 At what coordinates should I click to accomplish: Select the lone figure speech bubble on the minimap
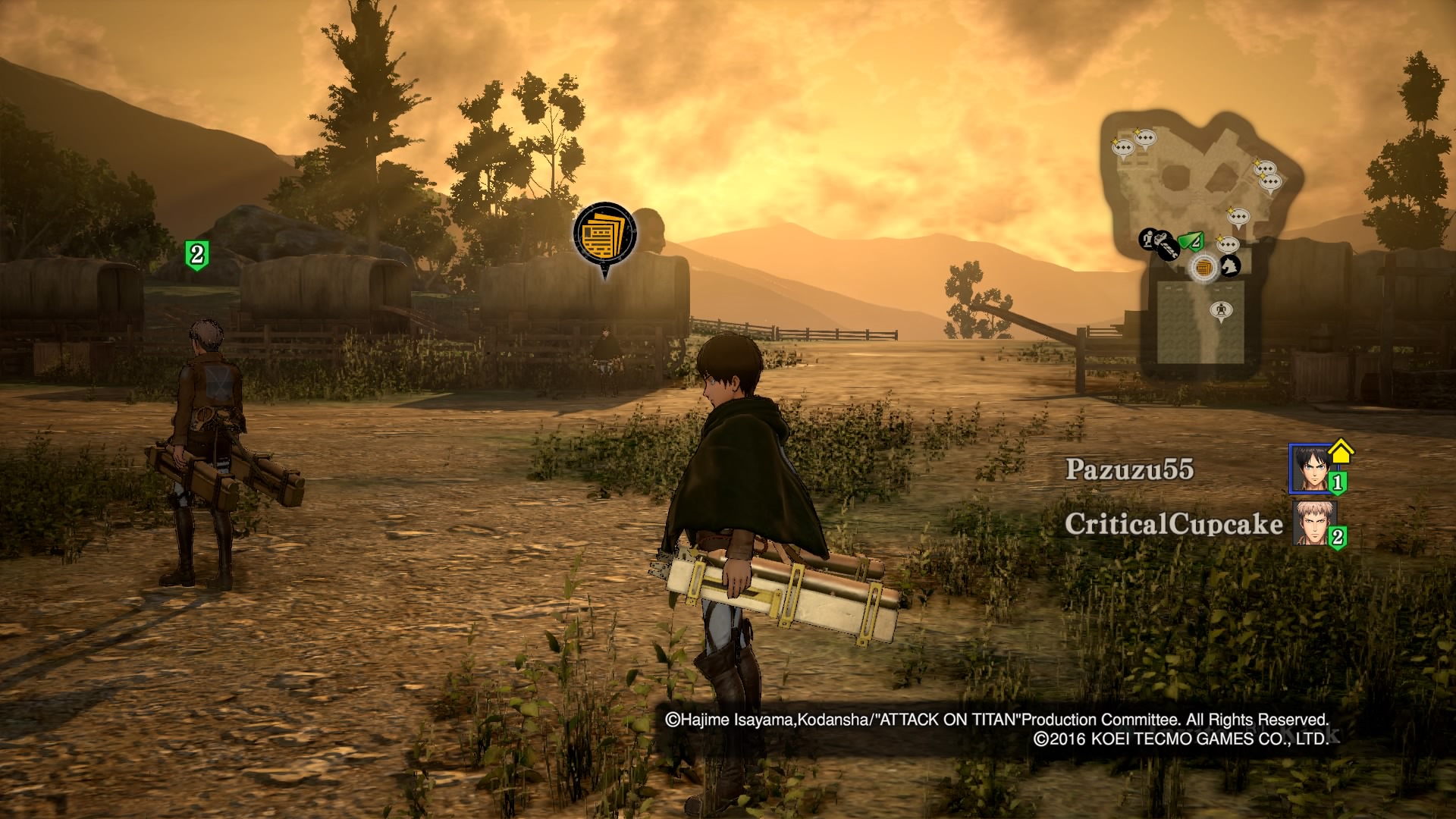point(1220,310)
